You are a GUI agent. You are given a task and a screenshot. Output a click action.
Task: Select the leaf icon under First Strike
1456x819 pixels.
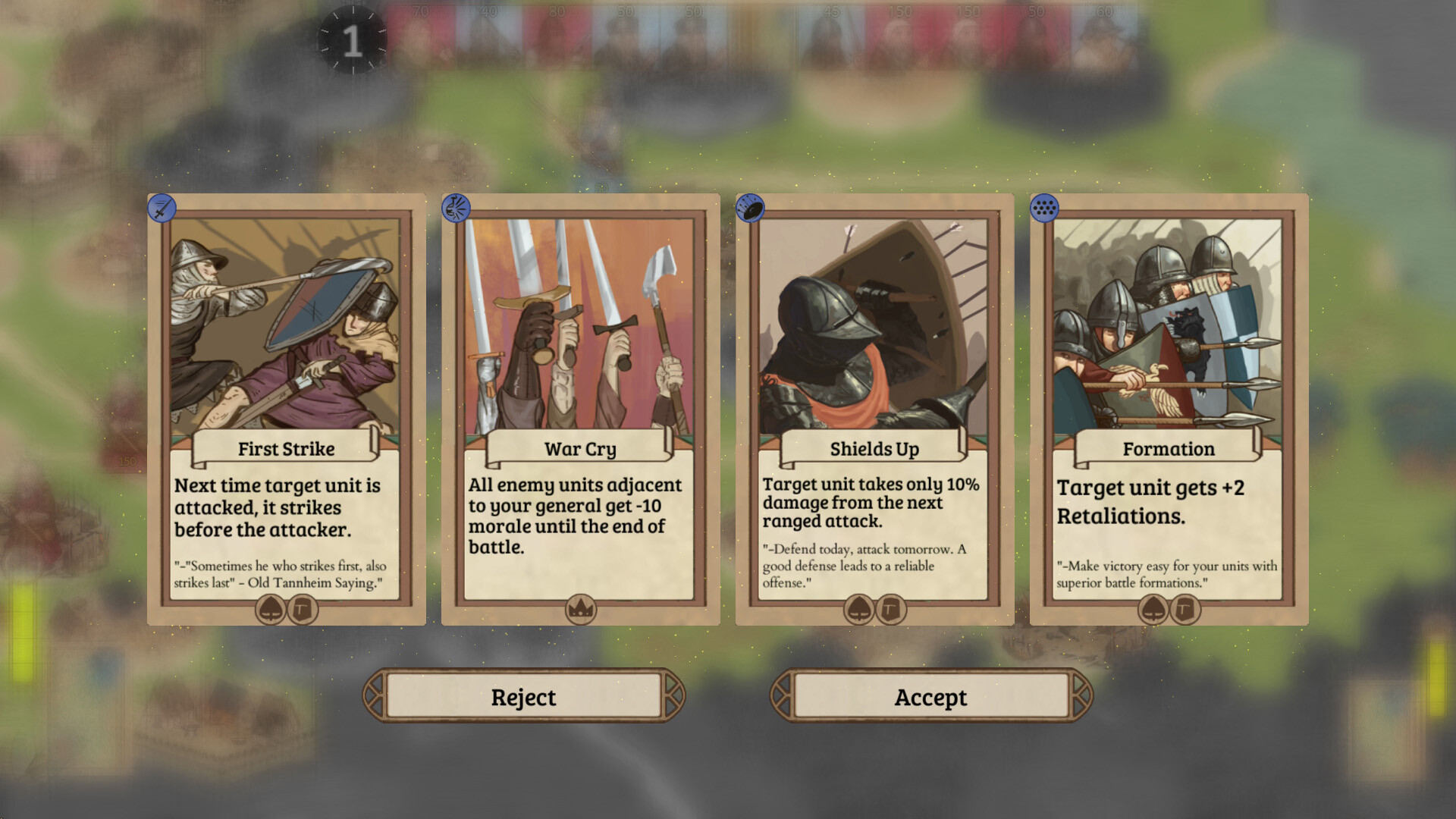[270, 610]
